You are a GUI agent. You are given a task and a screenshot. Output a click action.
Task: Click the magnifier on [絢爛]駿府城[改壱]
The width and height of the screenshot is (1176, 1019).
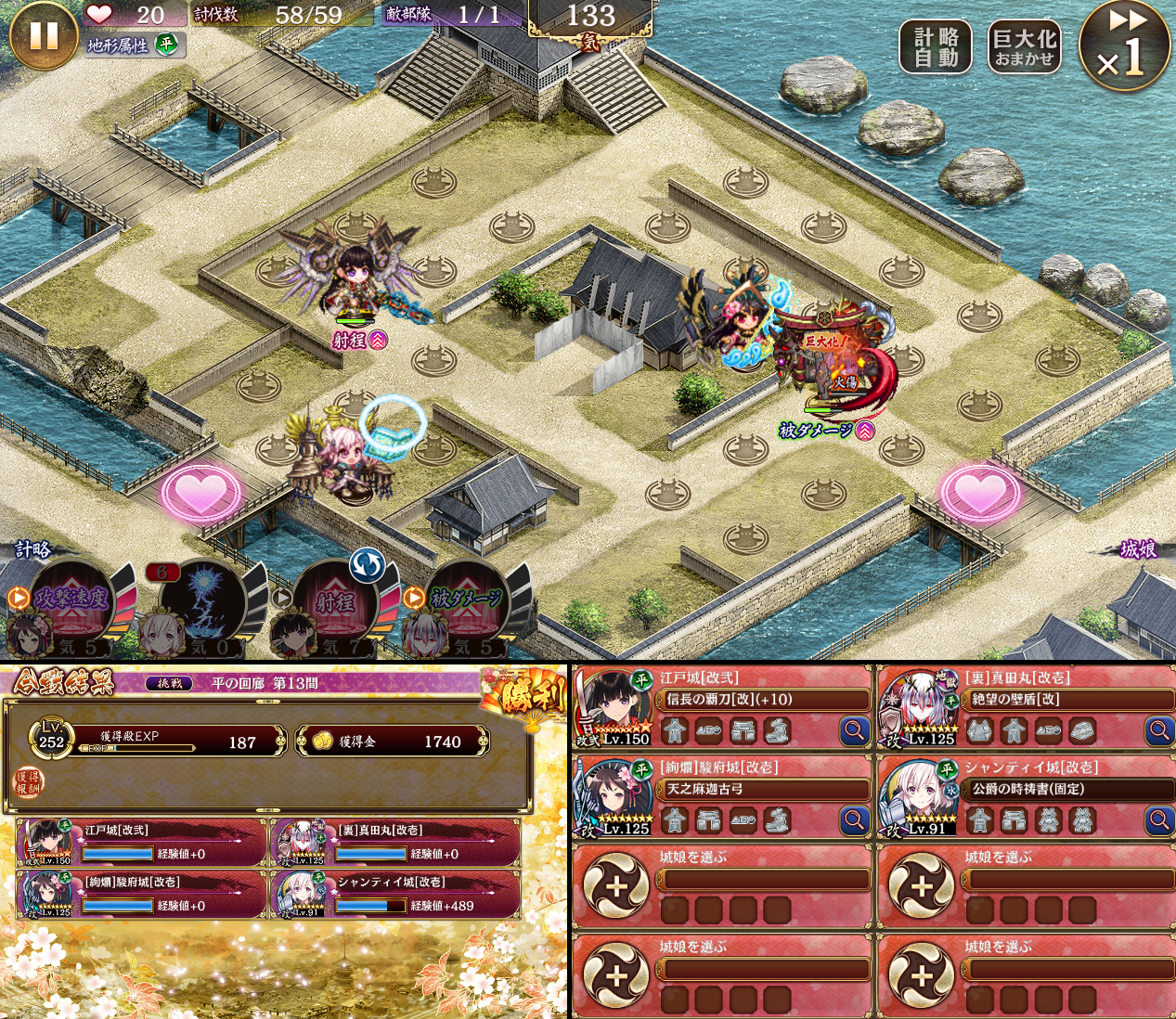854,820
